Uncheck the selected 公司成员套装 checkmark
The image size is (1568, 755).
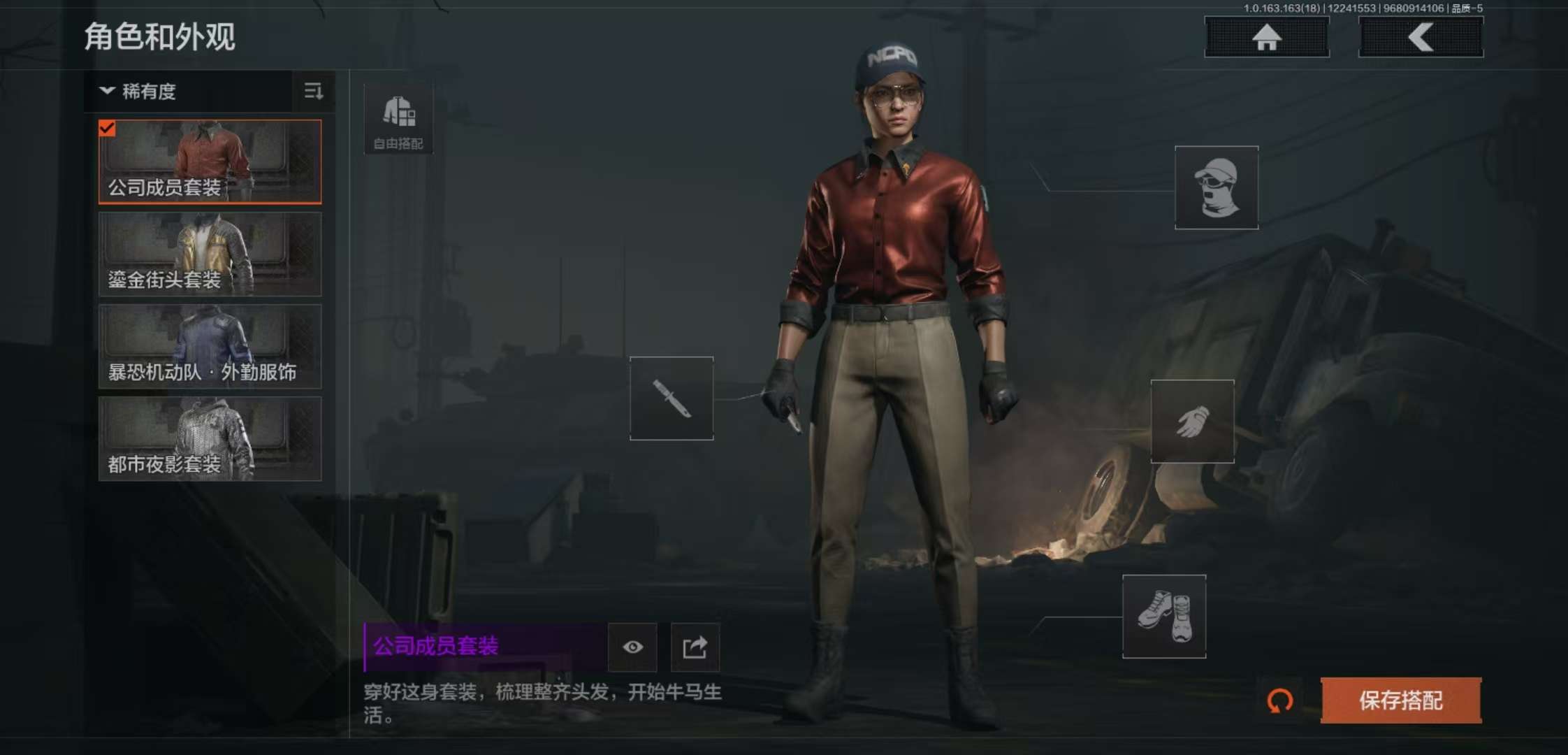[x=106, y=128]
